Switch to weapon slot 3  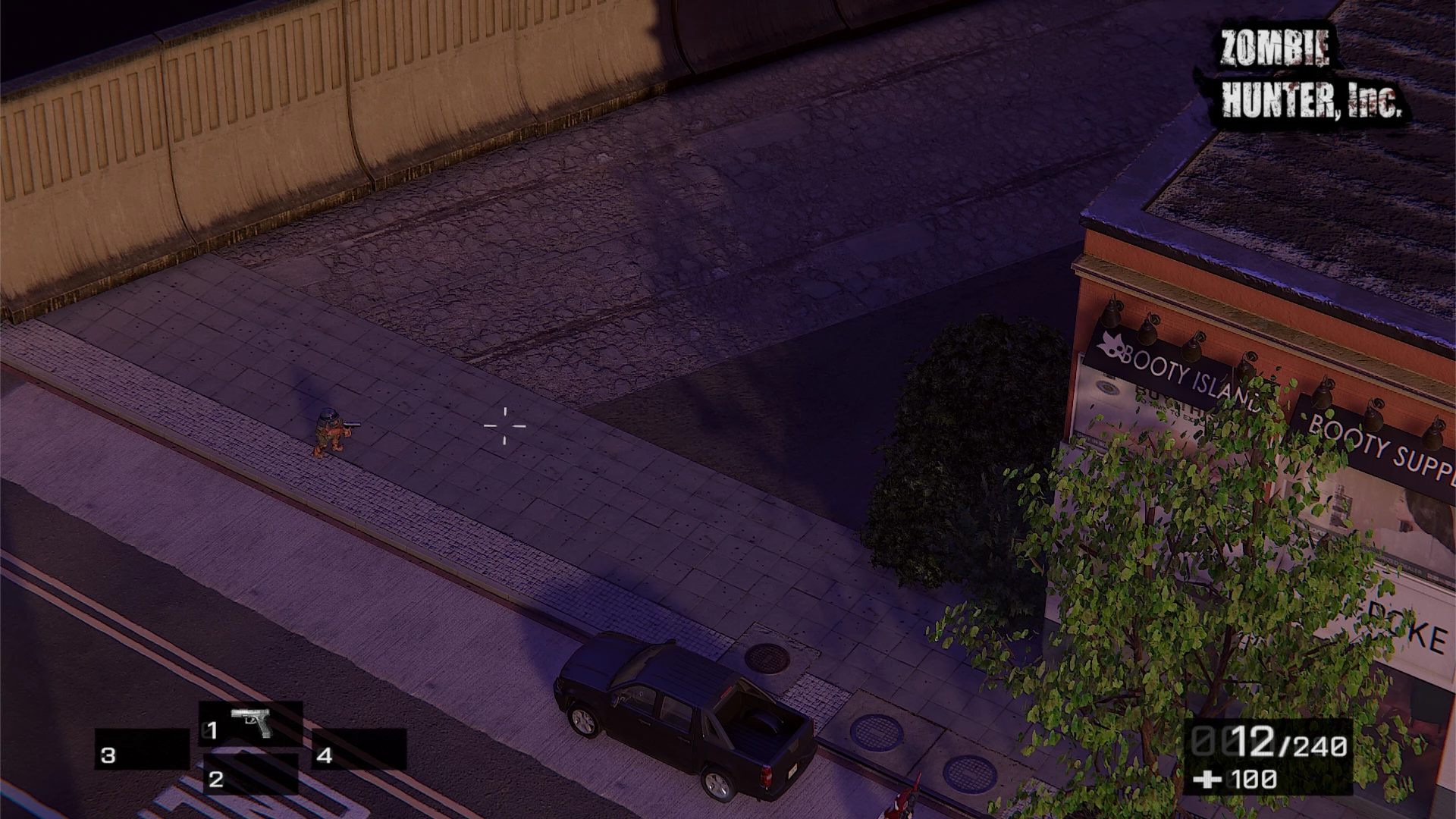coord(142,749)
